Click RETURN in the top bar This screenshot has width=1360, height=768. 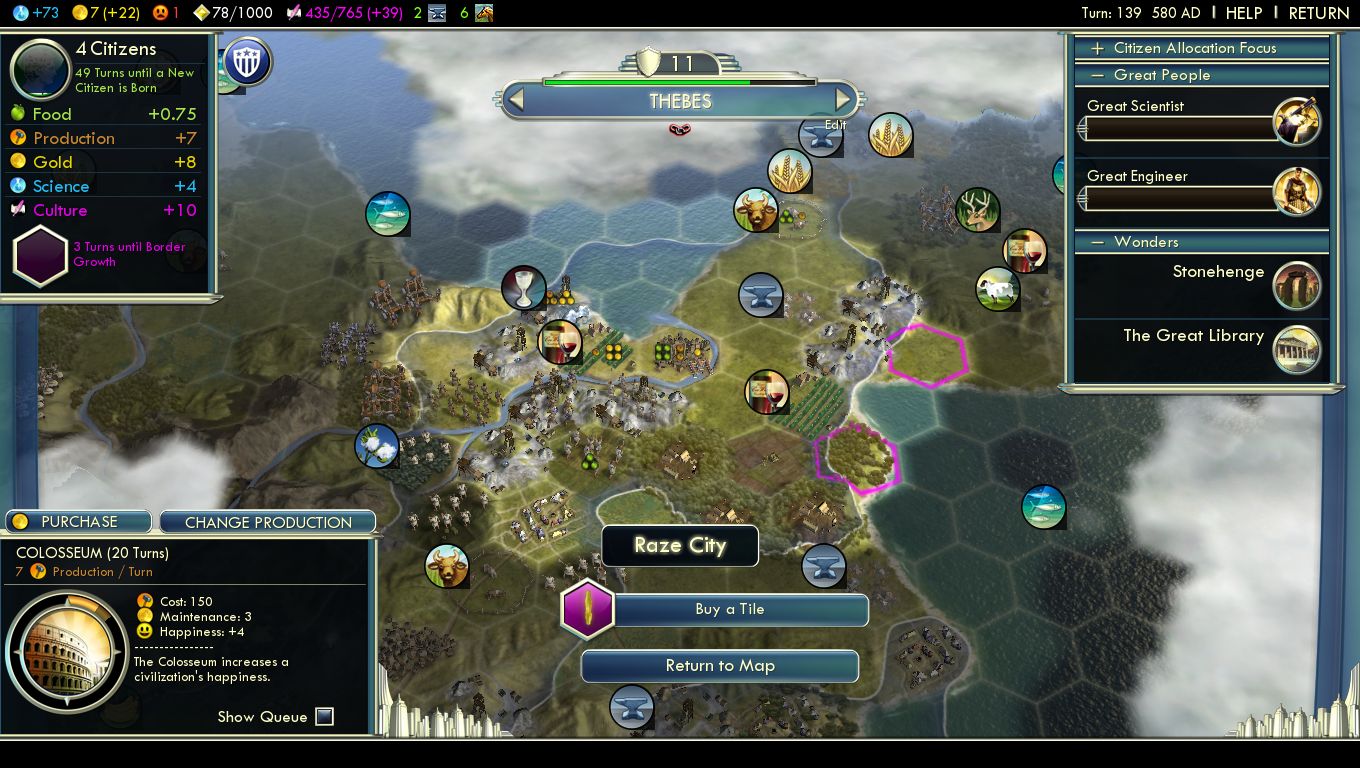click(x=1318, y=13)
